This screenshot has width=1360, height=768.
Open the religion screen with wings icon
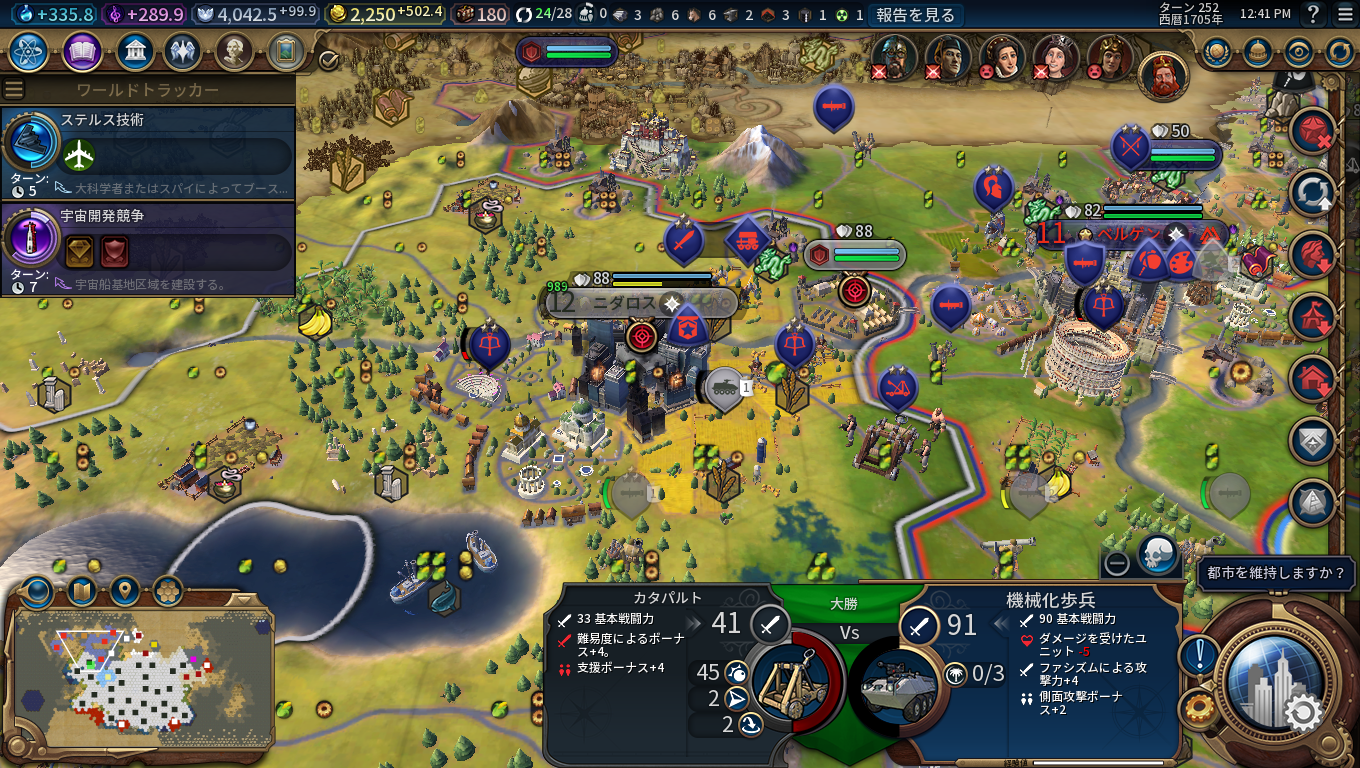click(182, 51)
